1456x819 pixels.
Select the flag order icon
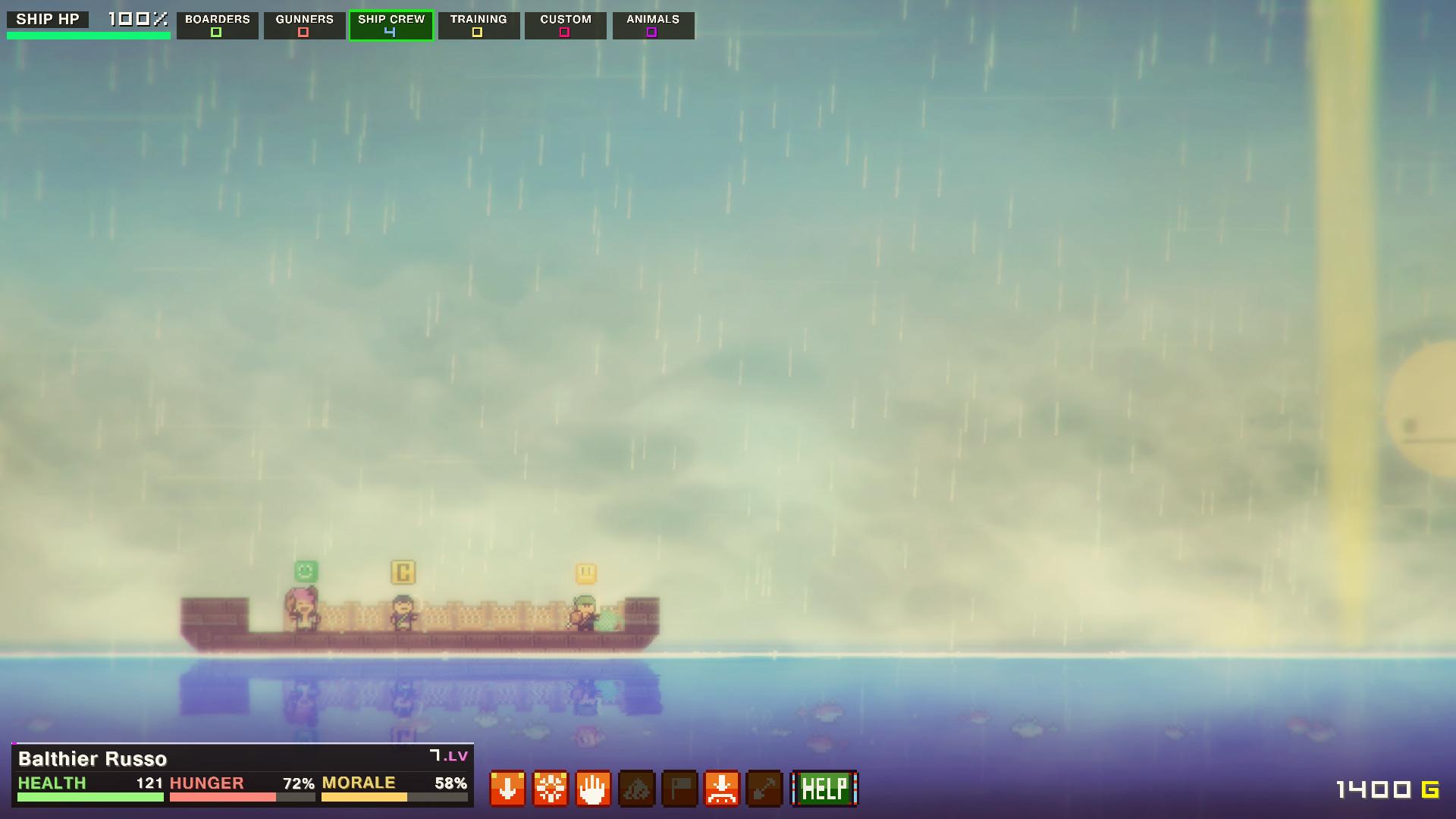click(x=679, y=789)
